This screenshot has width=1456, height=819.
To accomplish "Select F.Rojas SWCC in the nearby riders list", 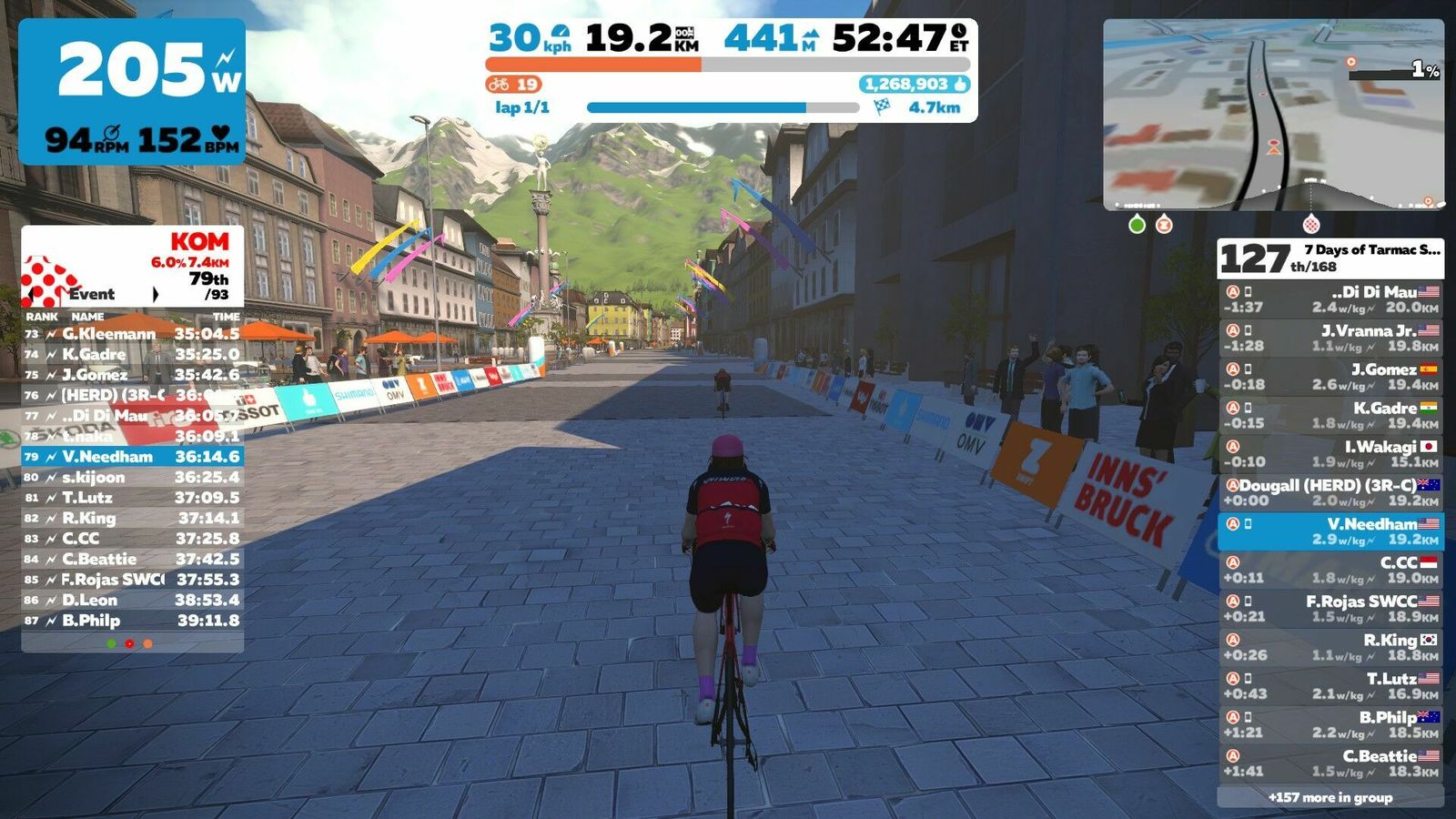I will pos(1330,609).
